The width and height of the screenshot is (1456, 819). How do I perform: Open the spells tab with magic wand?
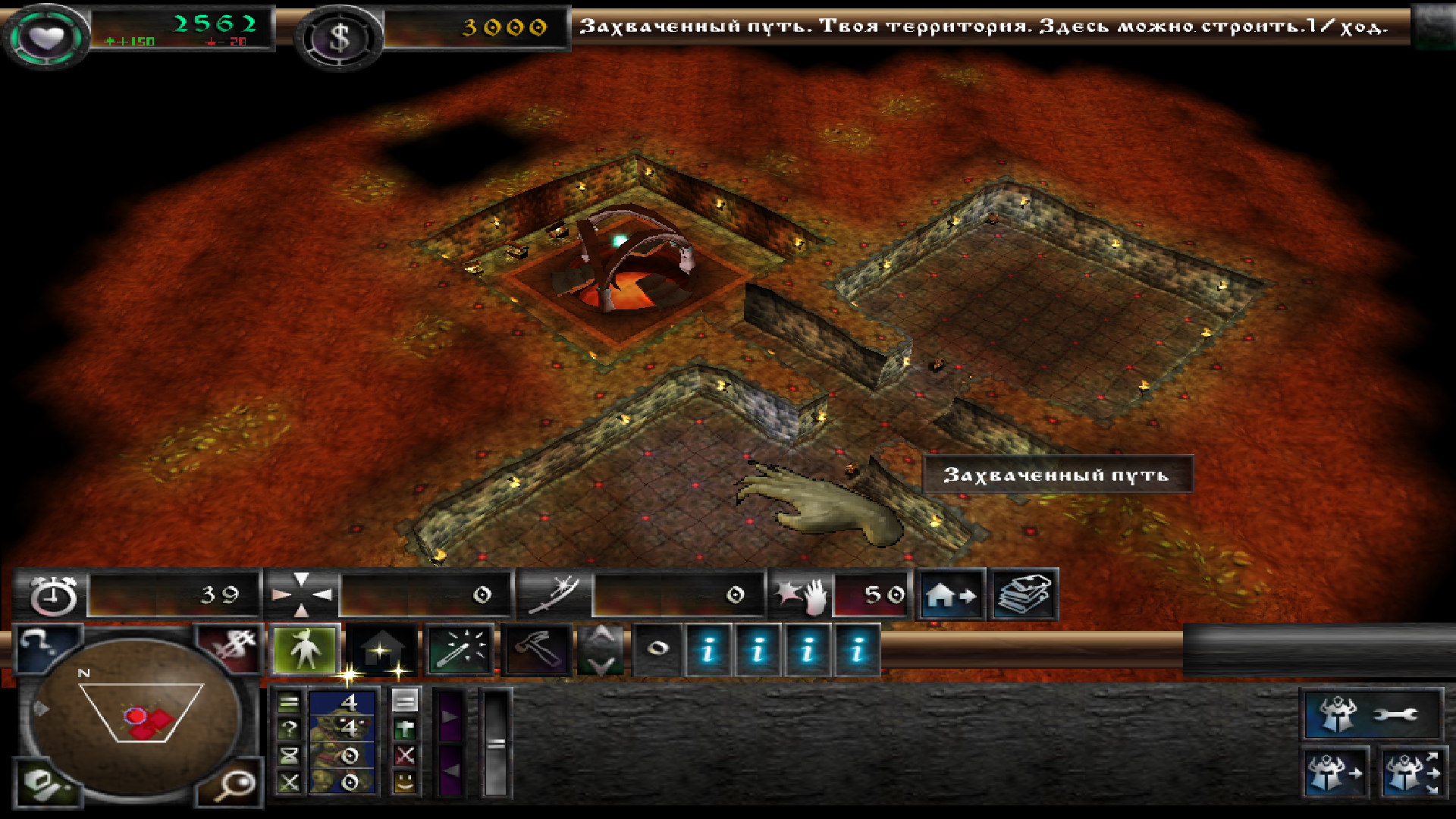460,650
